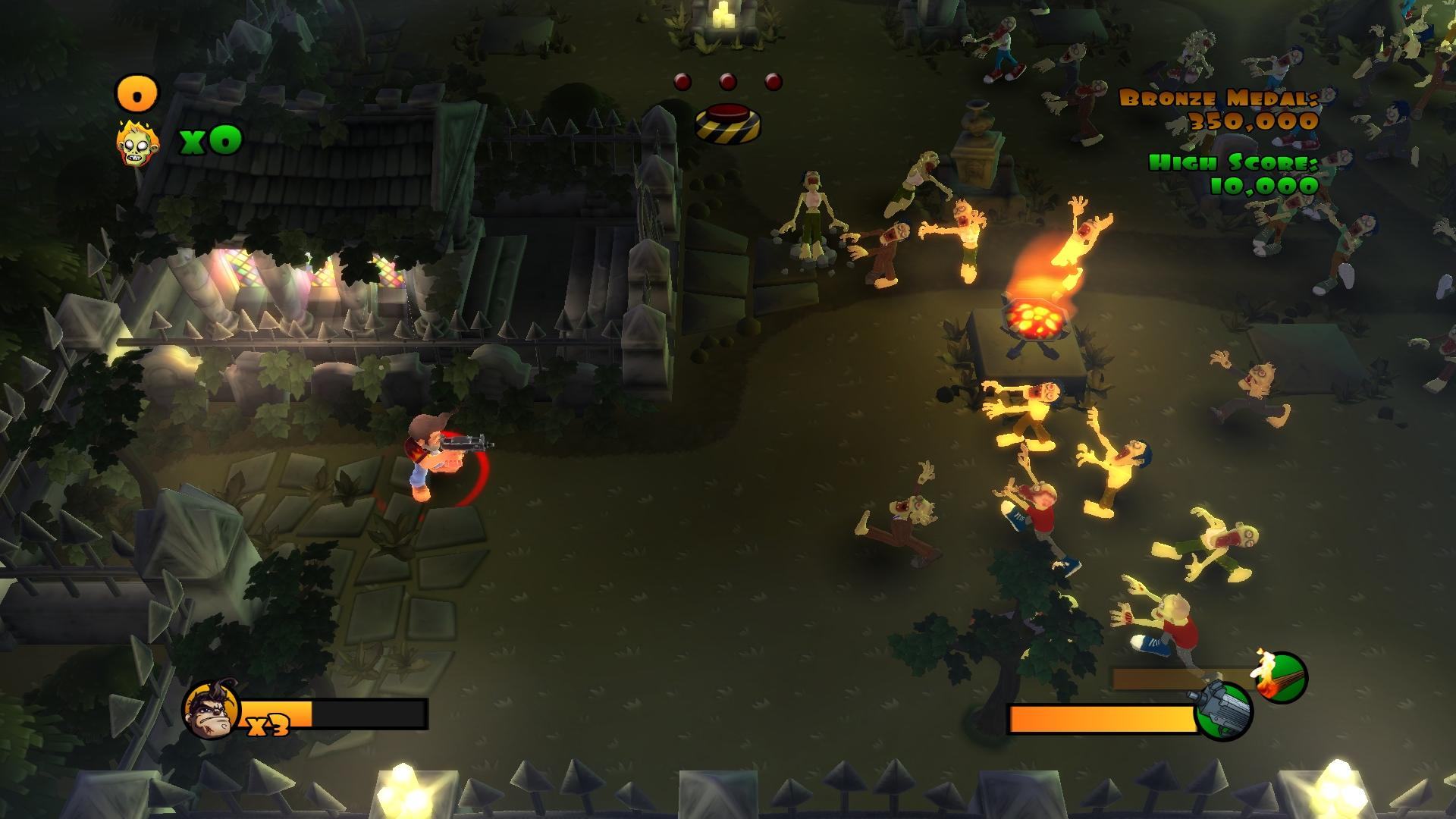
Task: Choose the flaming torch weapon icon
Action: click(1282, 677)
